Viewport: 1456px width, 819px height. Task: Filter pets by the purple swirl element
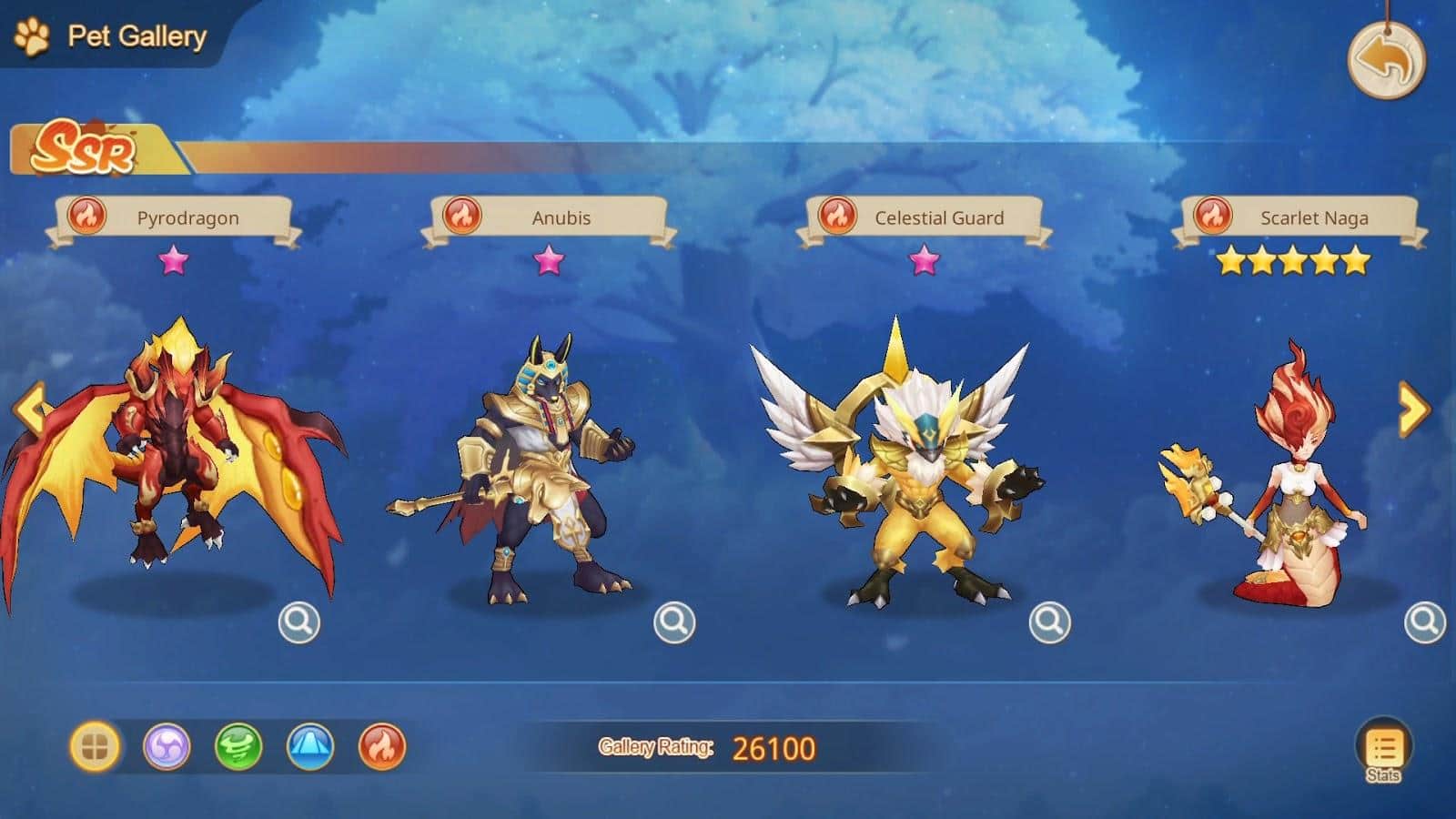(x=167, y=747)
